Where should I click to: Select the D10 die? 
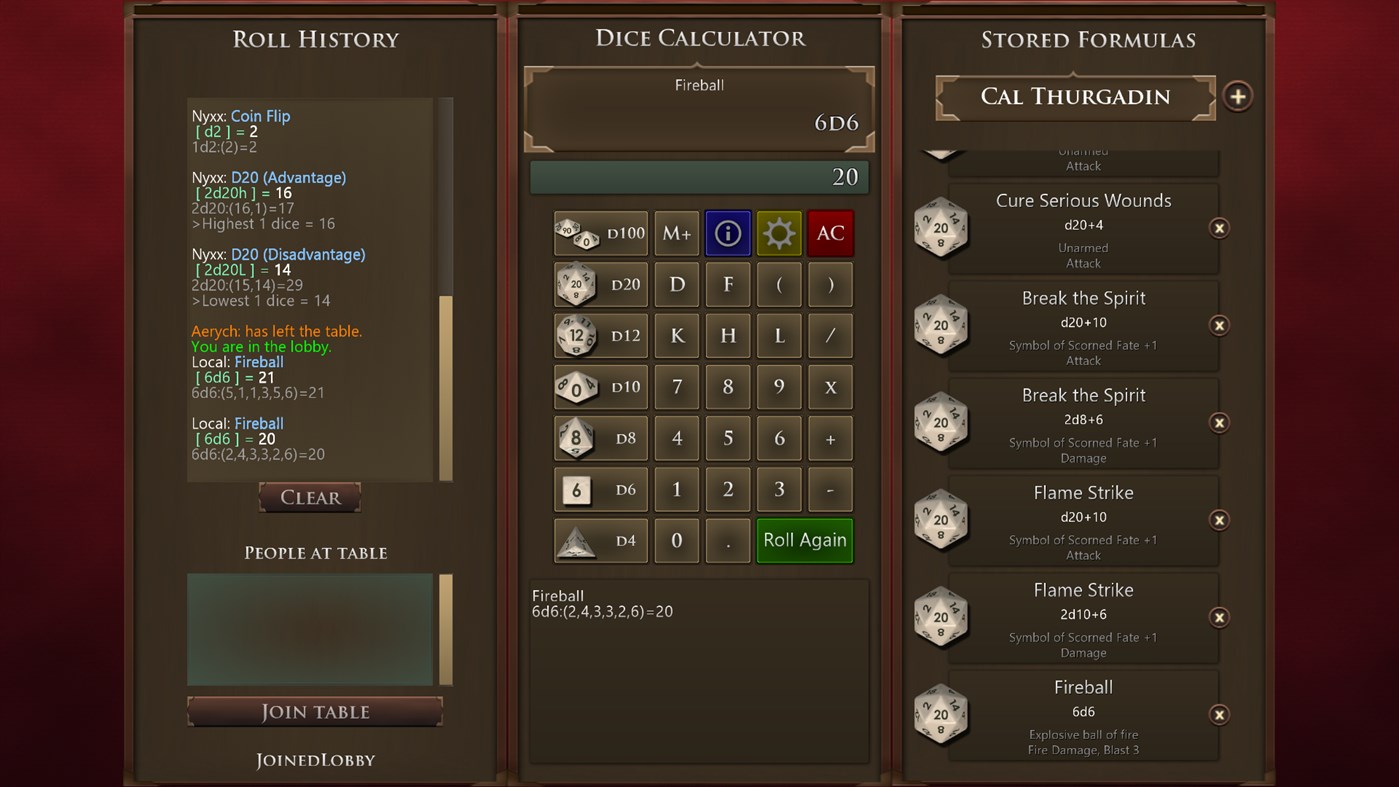600,387
